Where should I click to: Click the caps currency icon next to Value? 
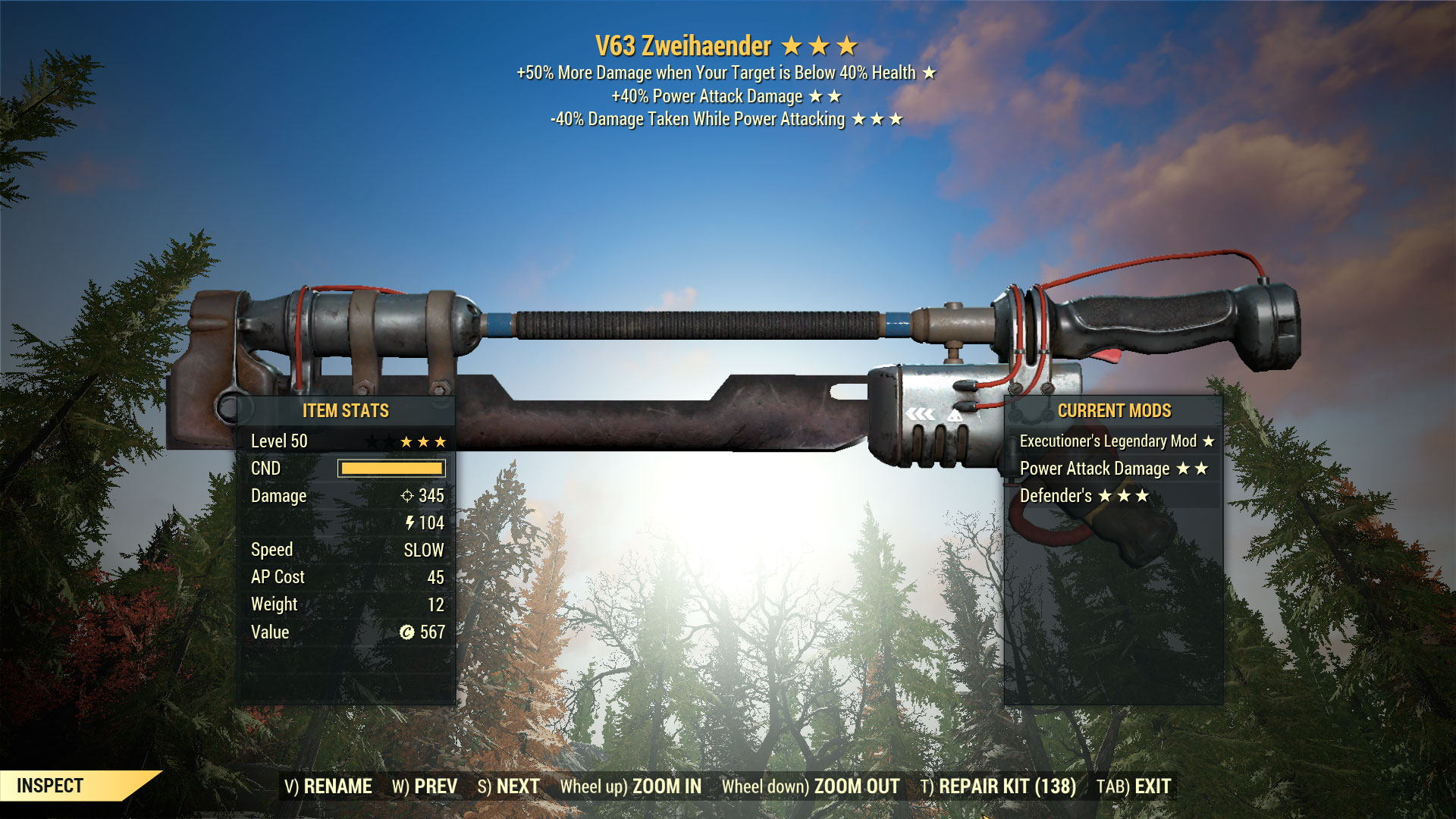click(x=406, y=632)
